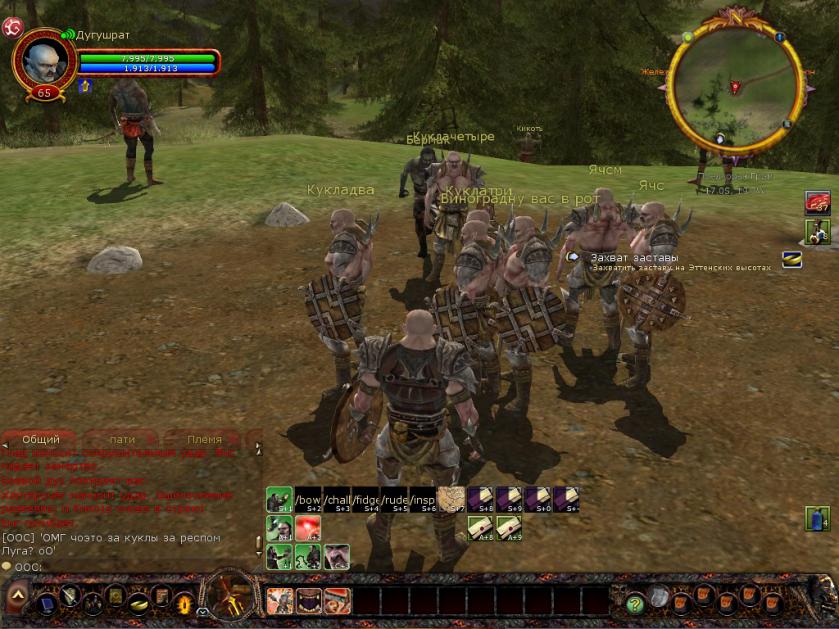Click the yellow and blue alert icon
The image size is (839, 629).
pyautogui.click(x=791, y=259)
